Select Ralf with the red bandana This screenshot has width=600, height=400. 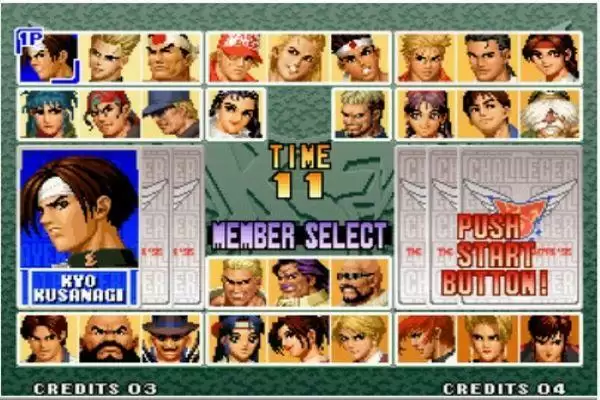coord(111,114)
